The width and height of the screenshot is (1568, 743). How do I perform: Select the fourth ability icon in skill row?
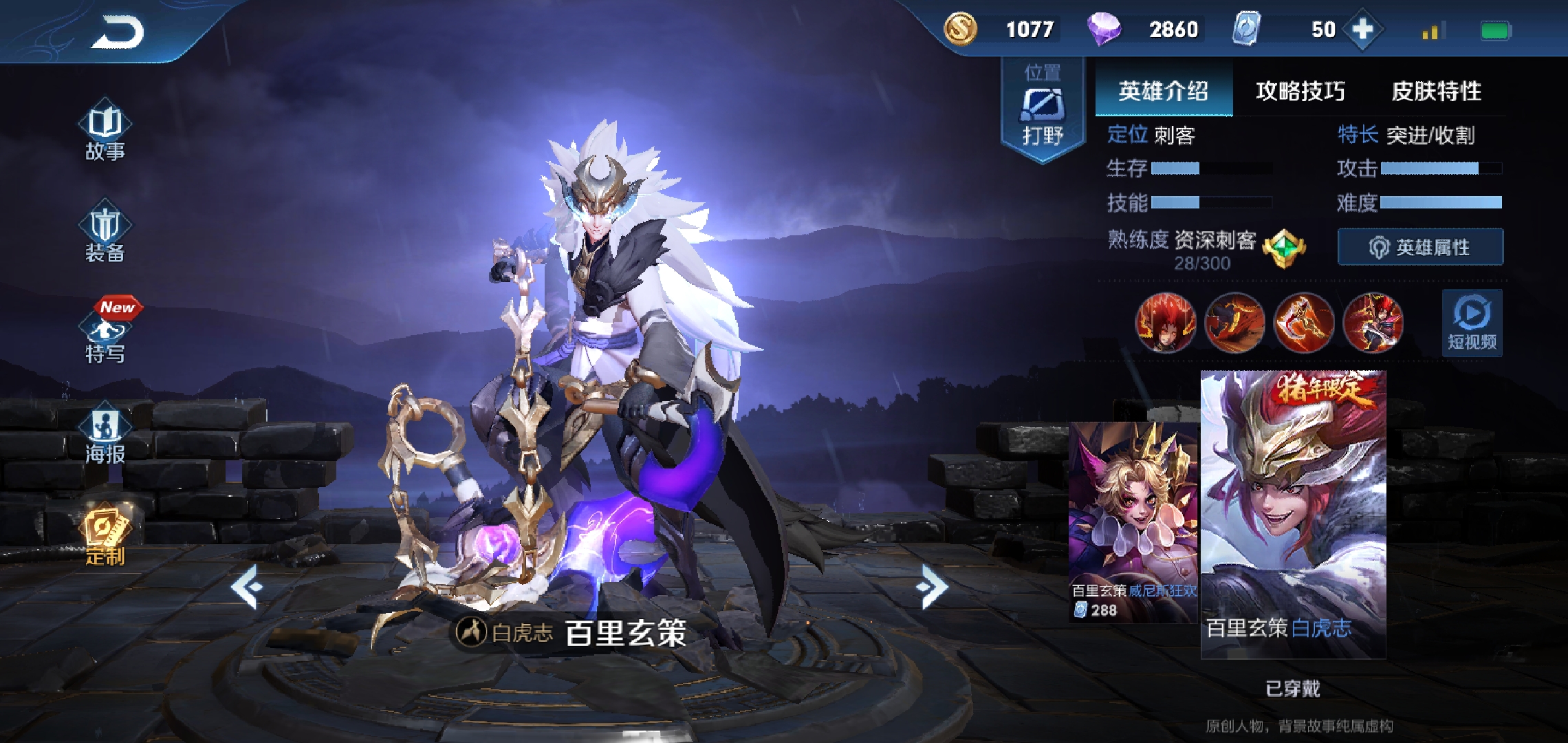(1373, 322)
